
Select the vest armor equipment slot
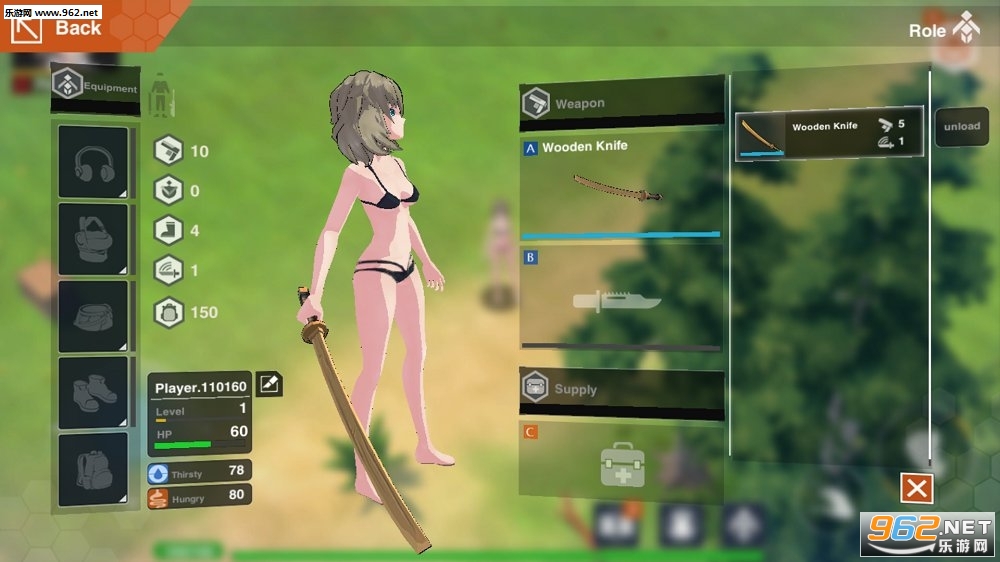[x=93, y=239]
